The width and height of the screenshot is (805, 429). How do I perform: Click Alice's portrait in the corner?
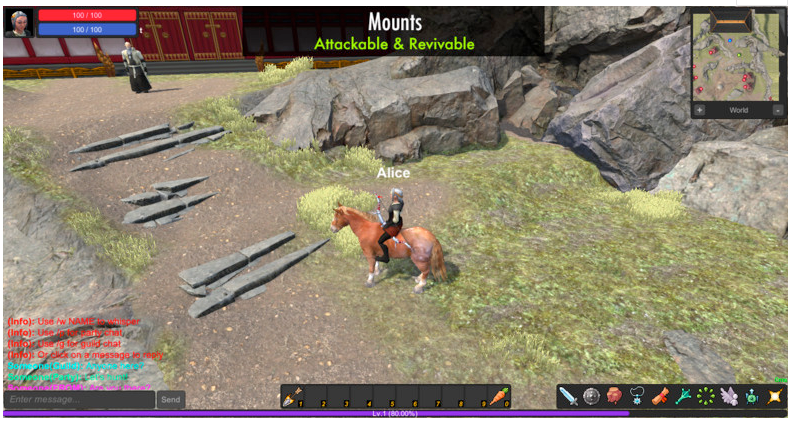click(x=19, y=22)
